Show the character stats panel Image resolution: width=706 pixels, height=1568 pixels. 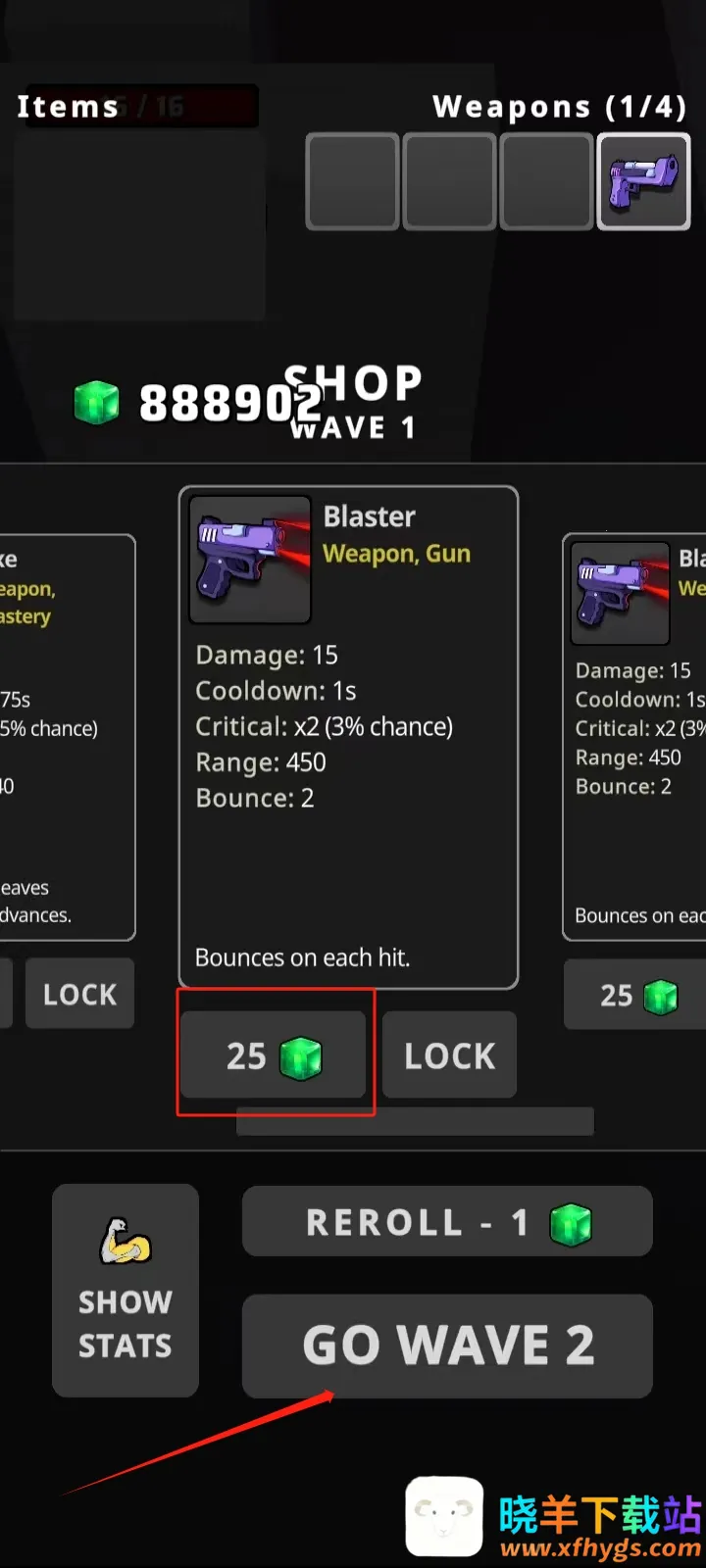pos(126,1290)
